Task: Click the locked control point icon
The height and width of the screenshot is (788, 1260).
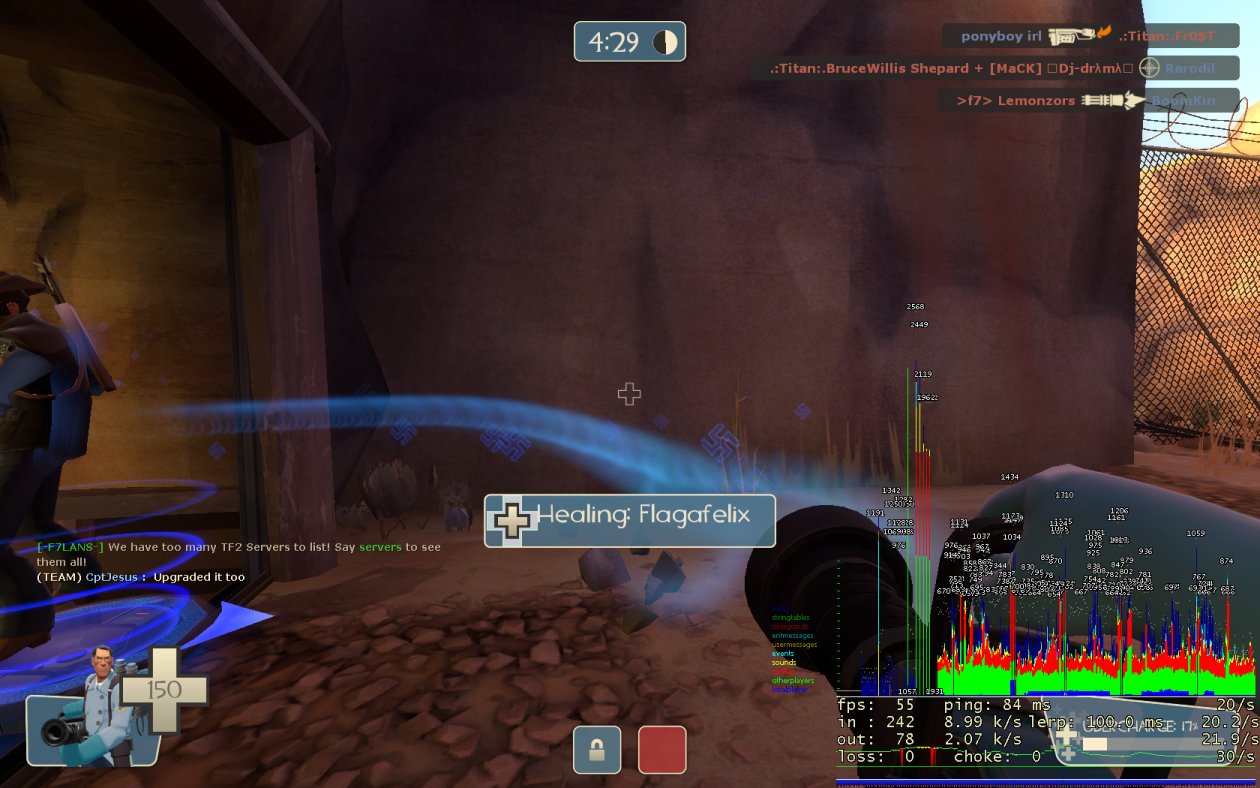Action: [x=597, y=750]
